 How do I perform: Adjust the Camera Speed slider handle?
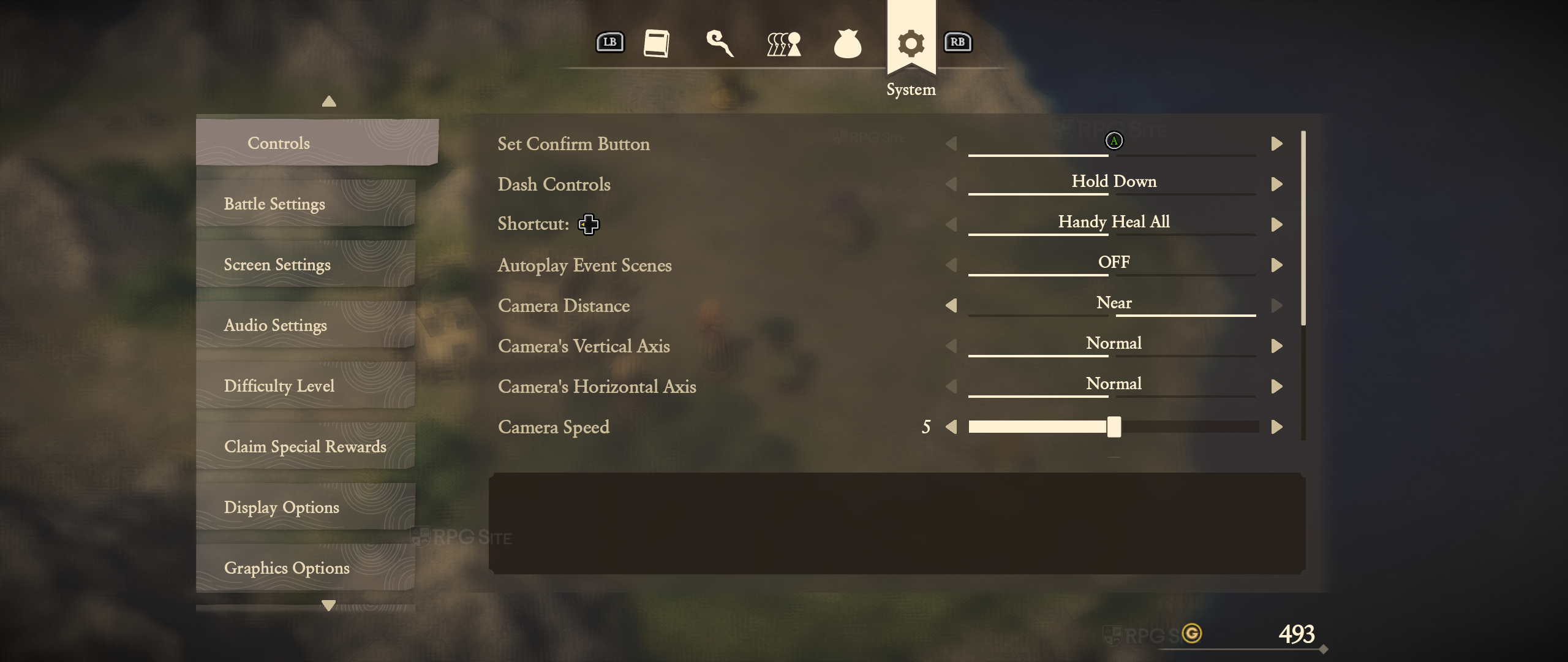point(1114,427)
